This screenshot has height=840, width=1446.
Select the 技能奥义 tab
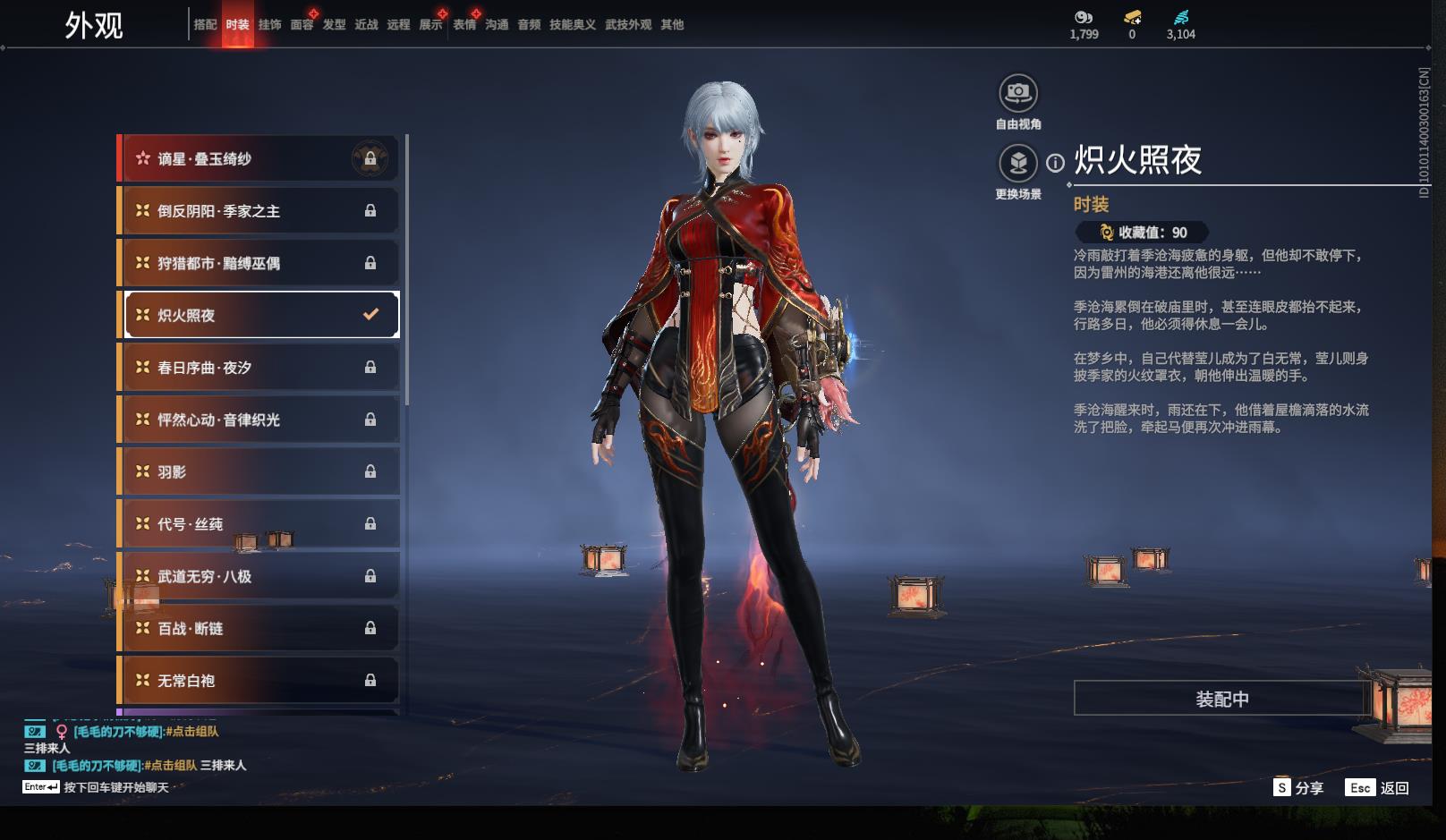coord(572,25)
